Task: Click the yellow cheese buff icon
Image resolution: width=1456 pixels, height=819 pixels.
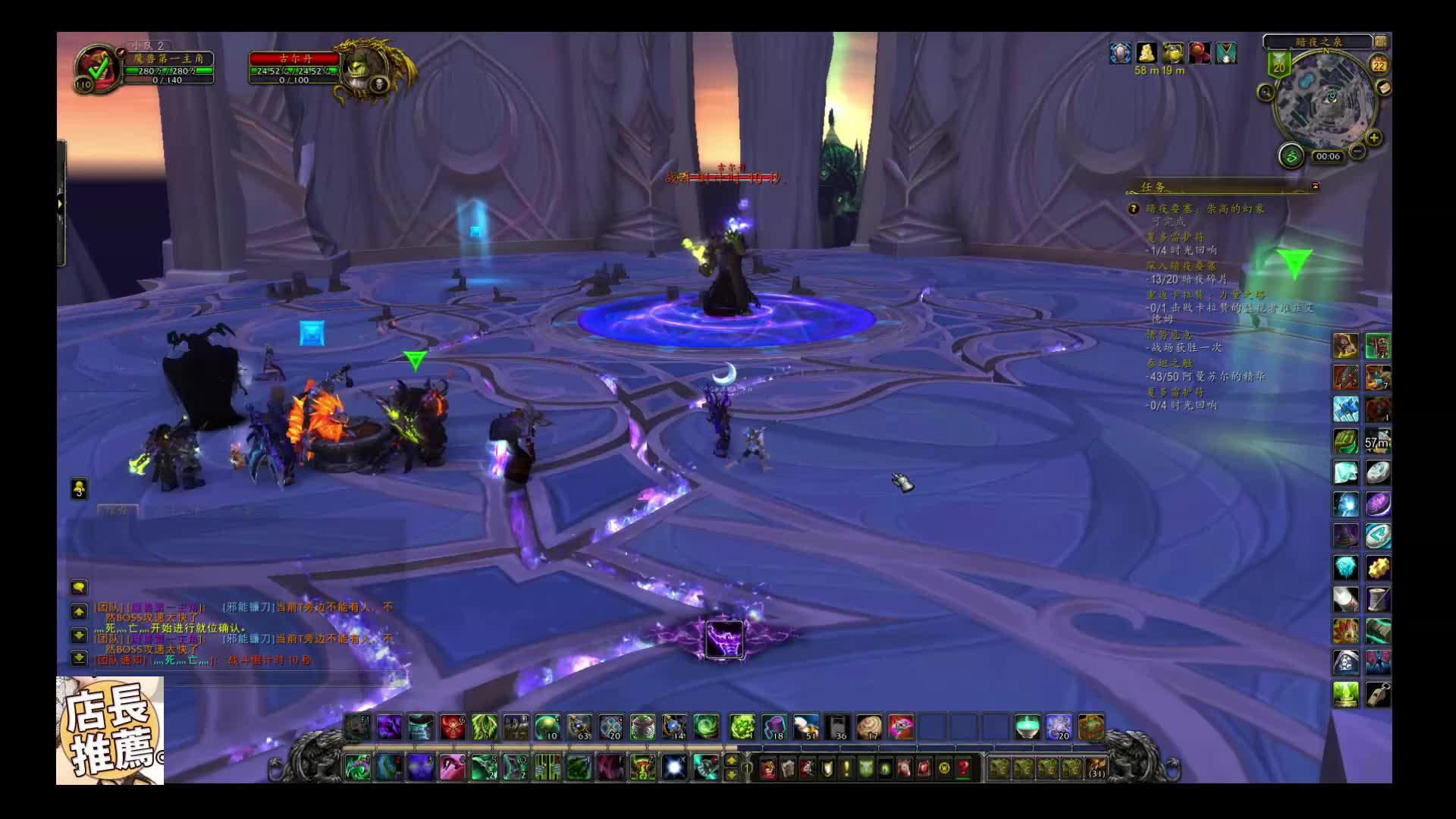Action: tap(1146, 52)
